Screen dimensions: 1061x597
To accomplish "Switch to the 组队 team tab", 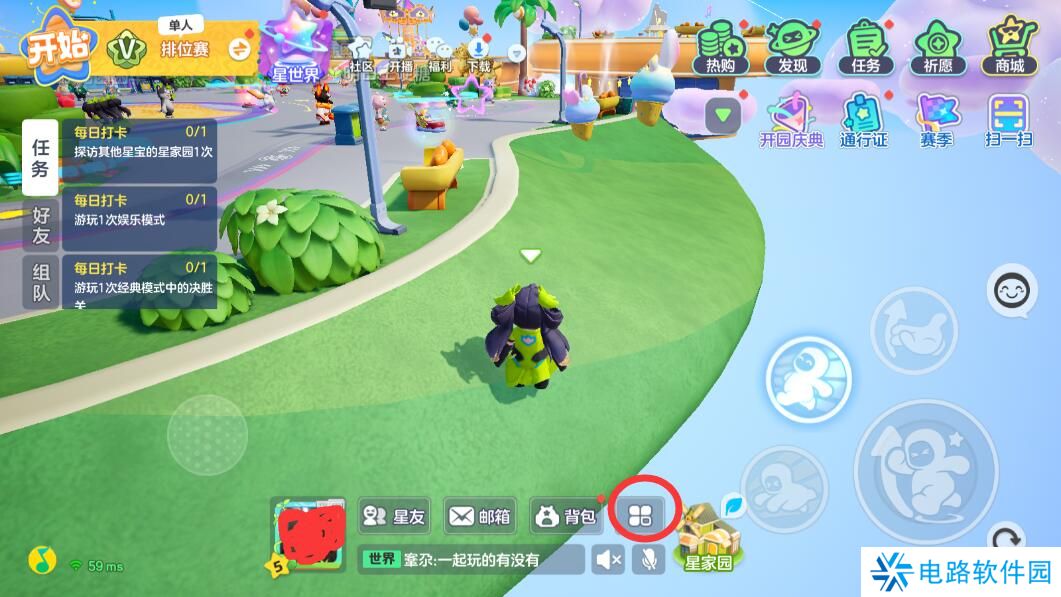I will pyautogui.click(x=41, y=283).
